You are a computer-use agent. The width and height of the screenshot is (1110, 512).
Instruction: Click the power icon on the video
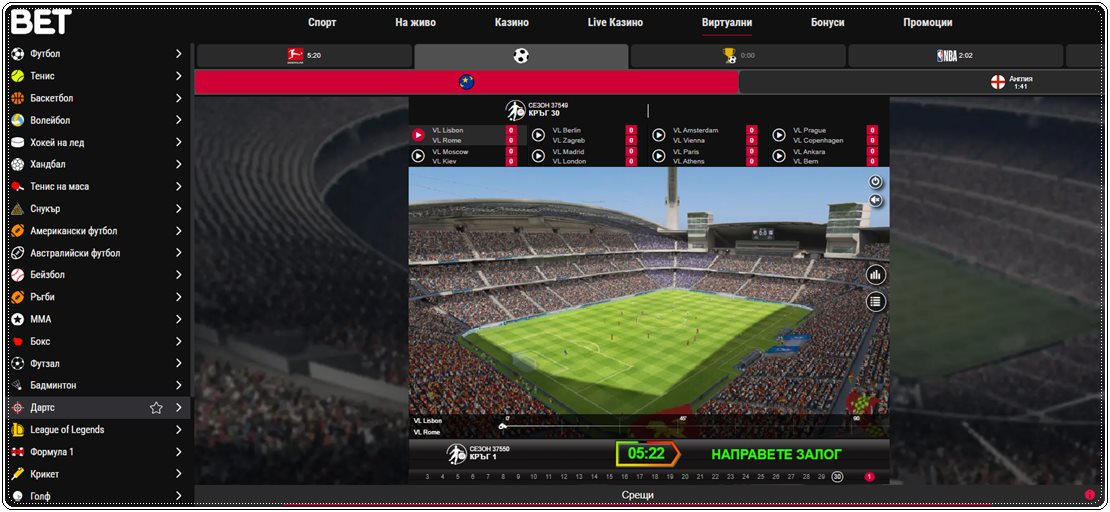[876, 182]
